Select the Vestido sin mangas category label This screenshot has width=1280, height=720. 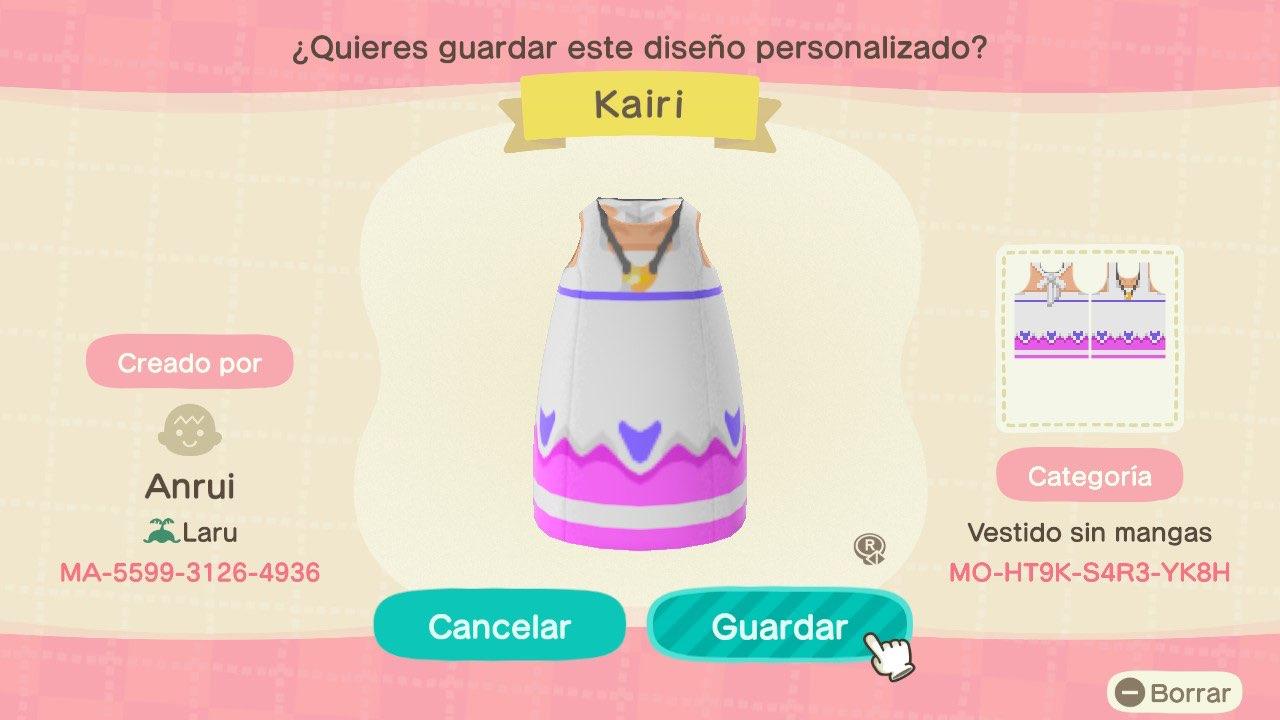click(x=1090, y=533)
